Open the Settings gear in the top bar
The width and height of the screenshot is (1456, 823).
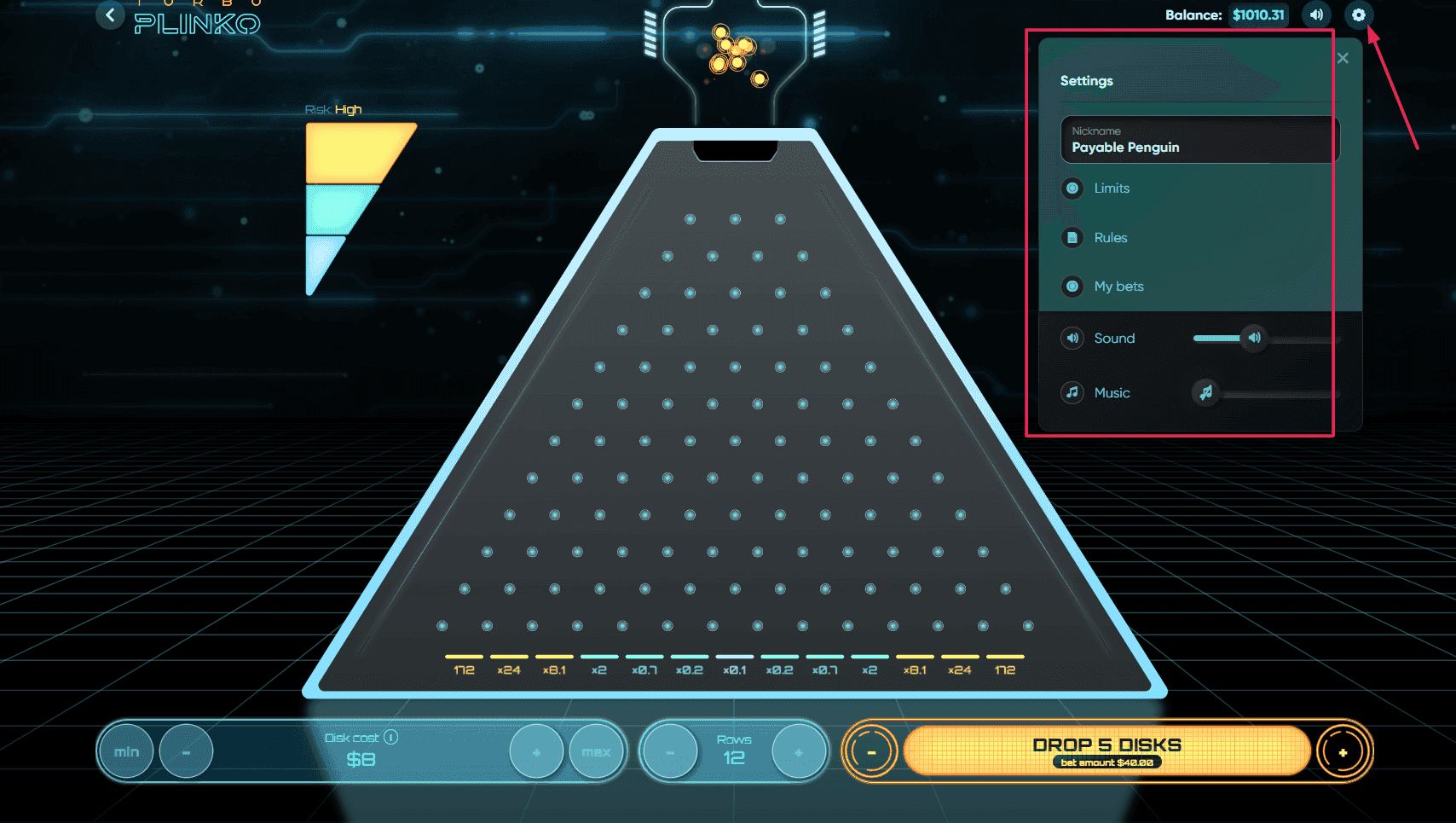[1358, 14]
